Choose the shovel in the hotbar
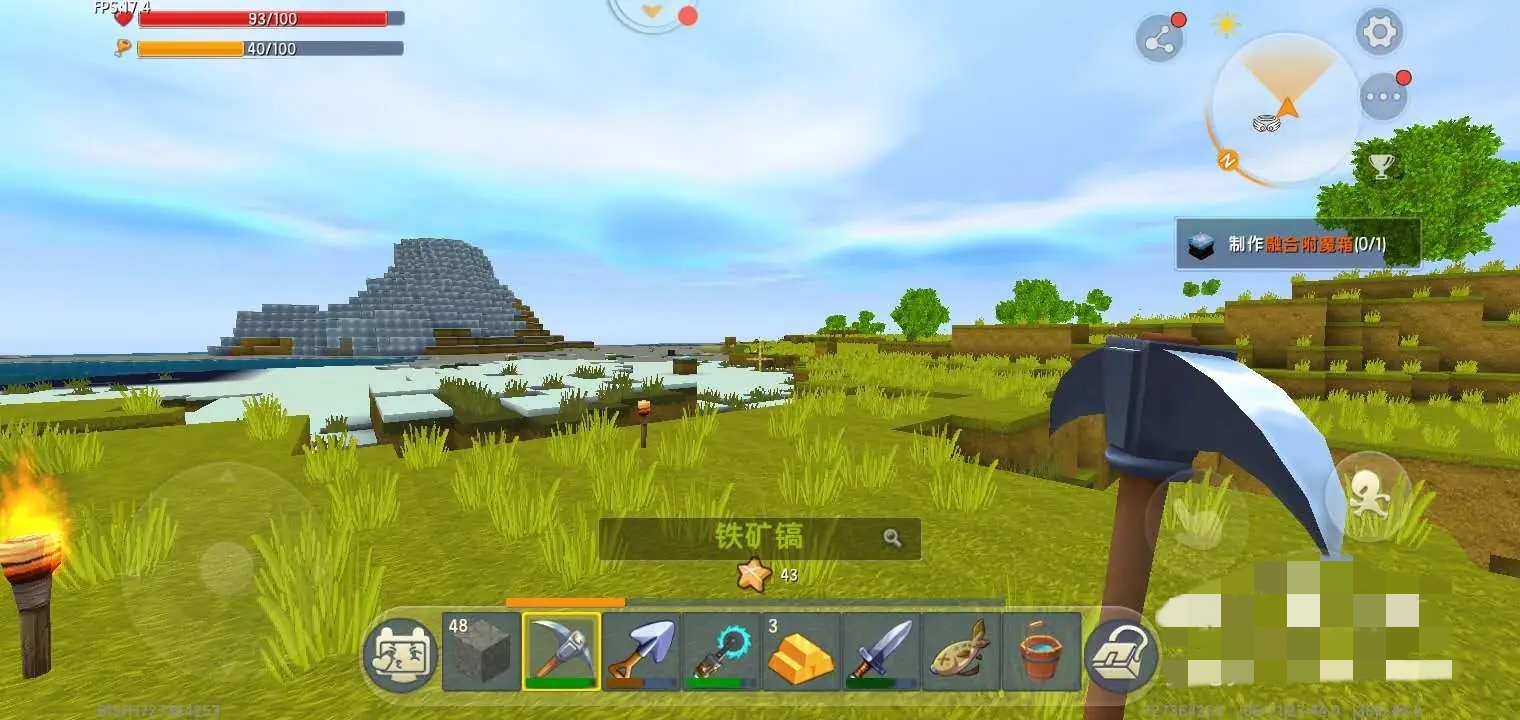Screen dimensions: 1520x720 tap(641, 651)
